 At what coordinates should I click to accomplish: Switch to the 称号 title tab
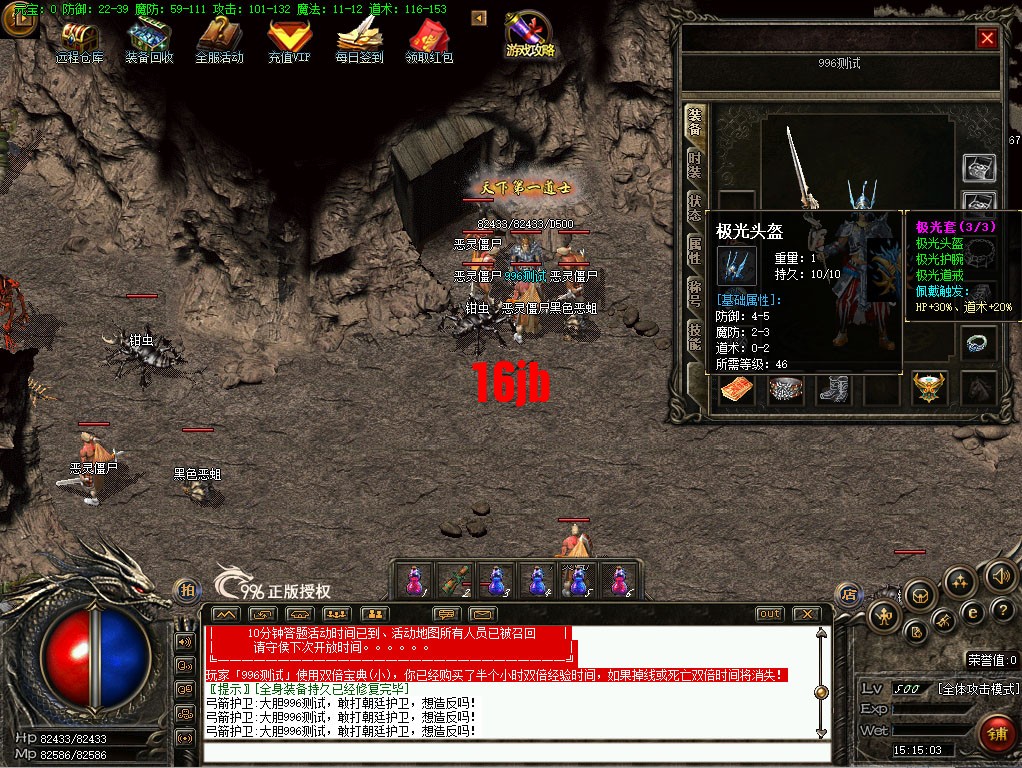pos(694,294)
